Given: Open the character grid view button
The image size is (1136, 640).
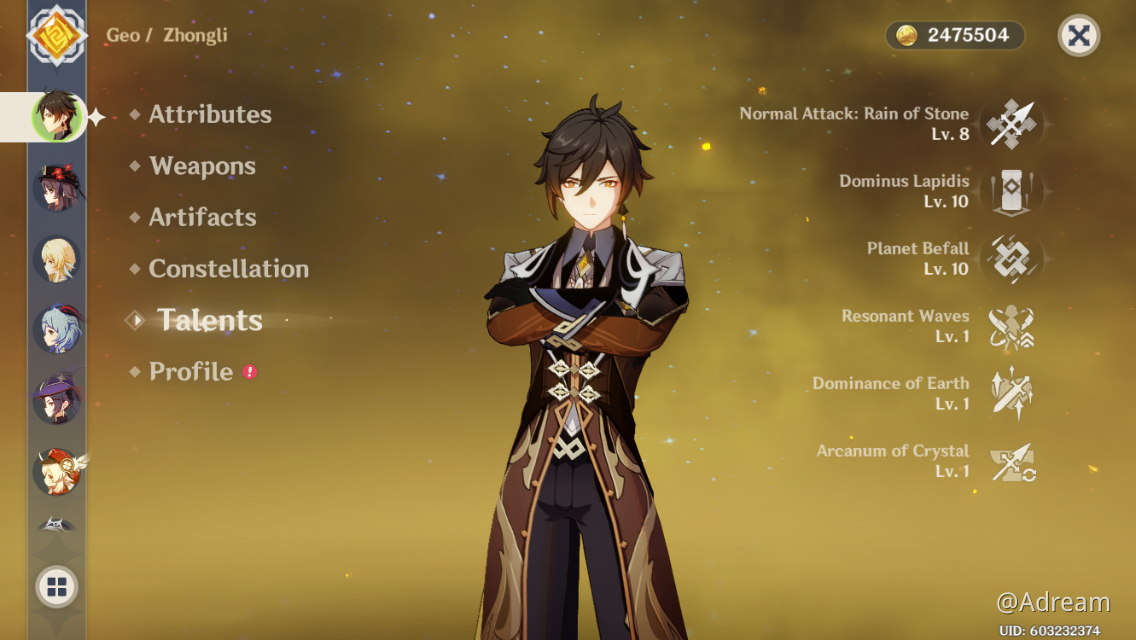Looking at the screenshot, I should point(57,587).
